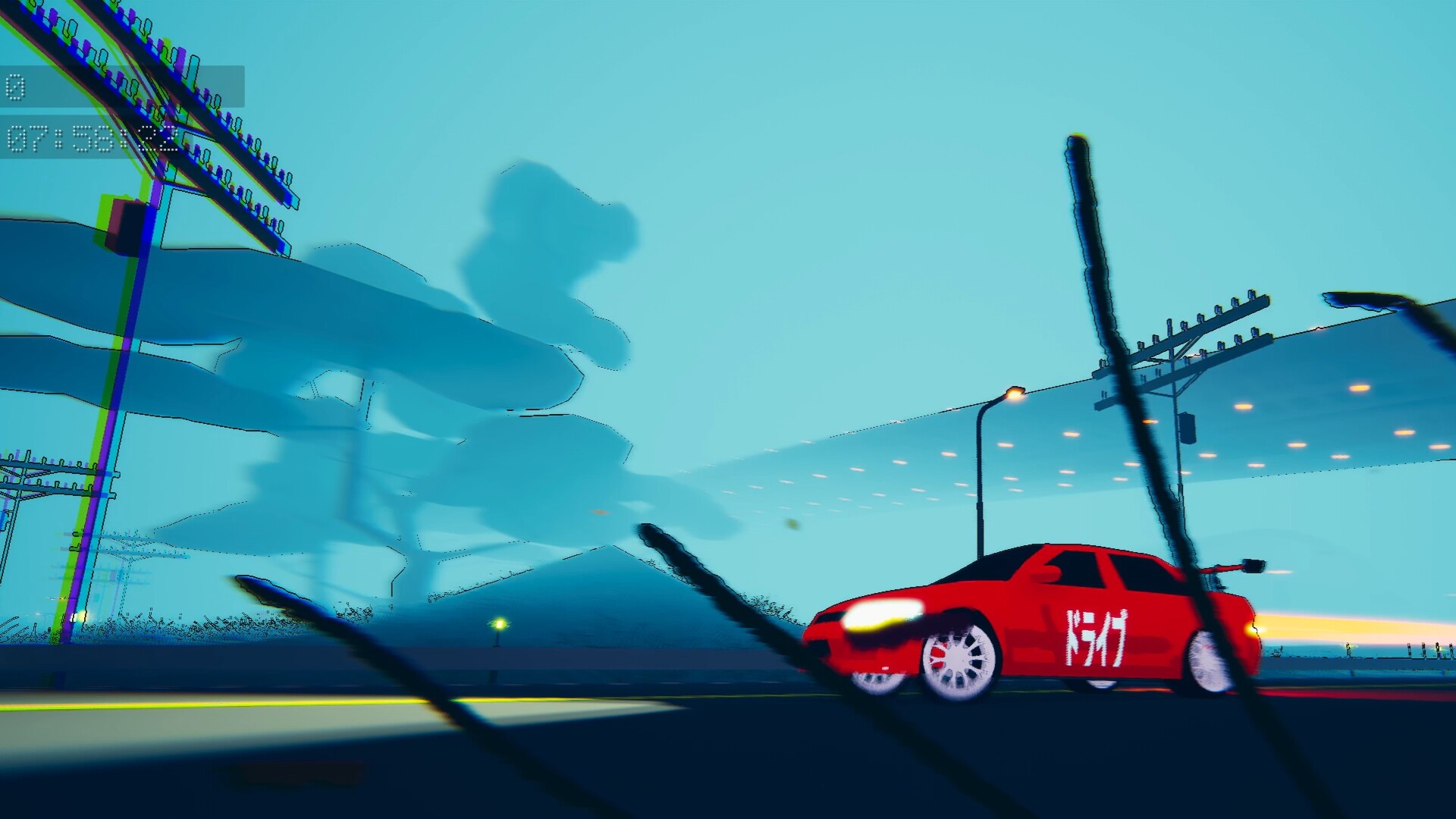The height and width of the screenshot is (819, 1456).
Task: Select the HUD clock reading 07:58
Action: tap(57, 136)
